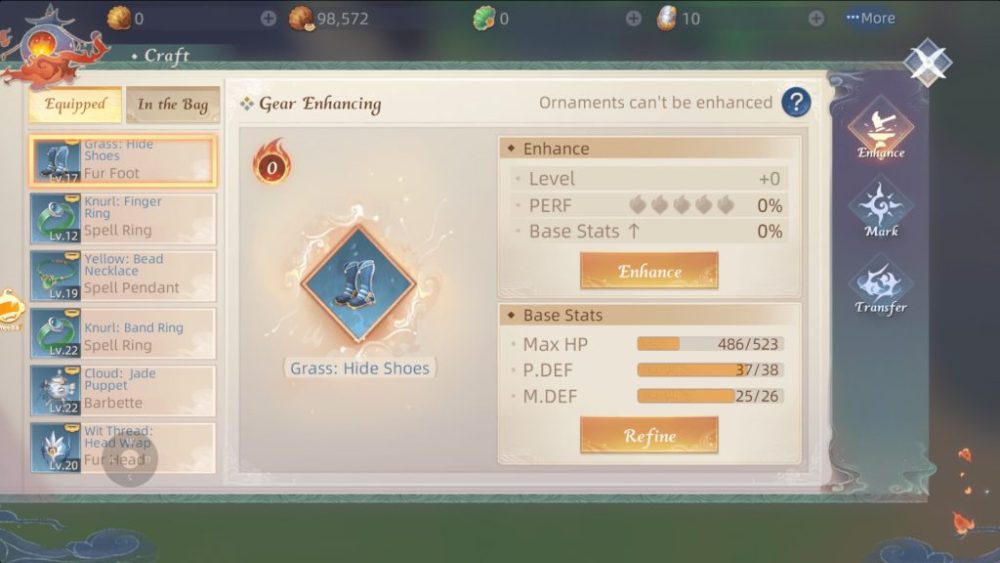Viewport: 1000px width, 563px height.
Task: Go to the Transfer side tab
Action: 880,286
